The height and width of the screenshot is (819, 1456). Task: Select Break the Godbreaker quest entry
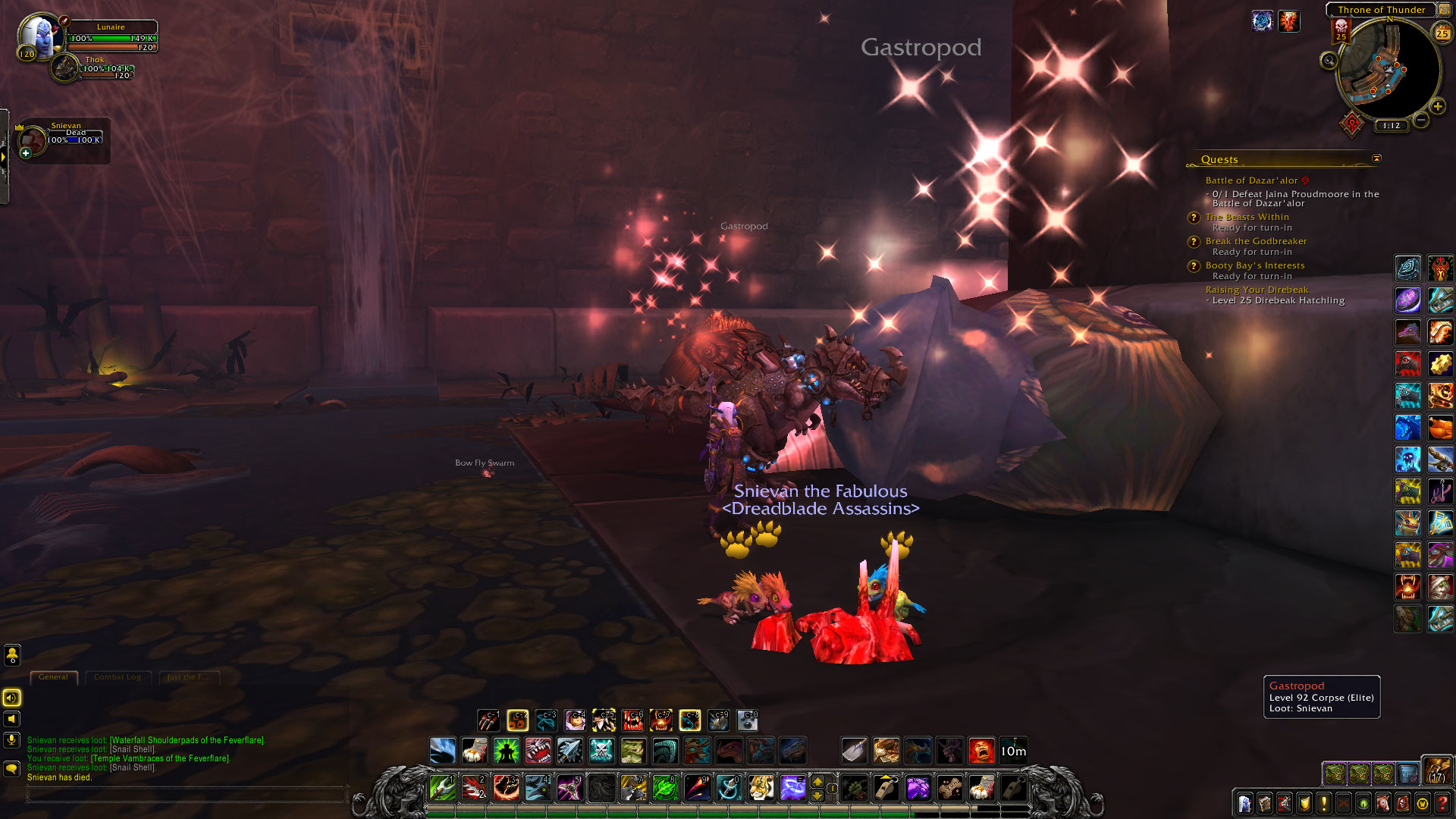click(x=1256, y=241)
